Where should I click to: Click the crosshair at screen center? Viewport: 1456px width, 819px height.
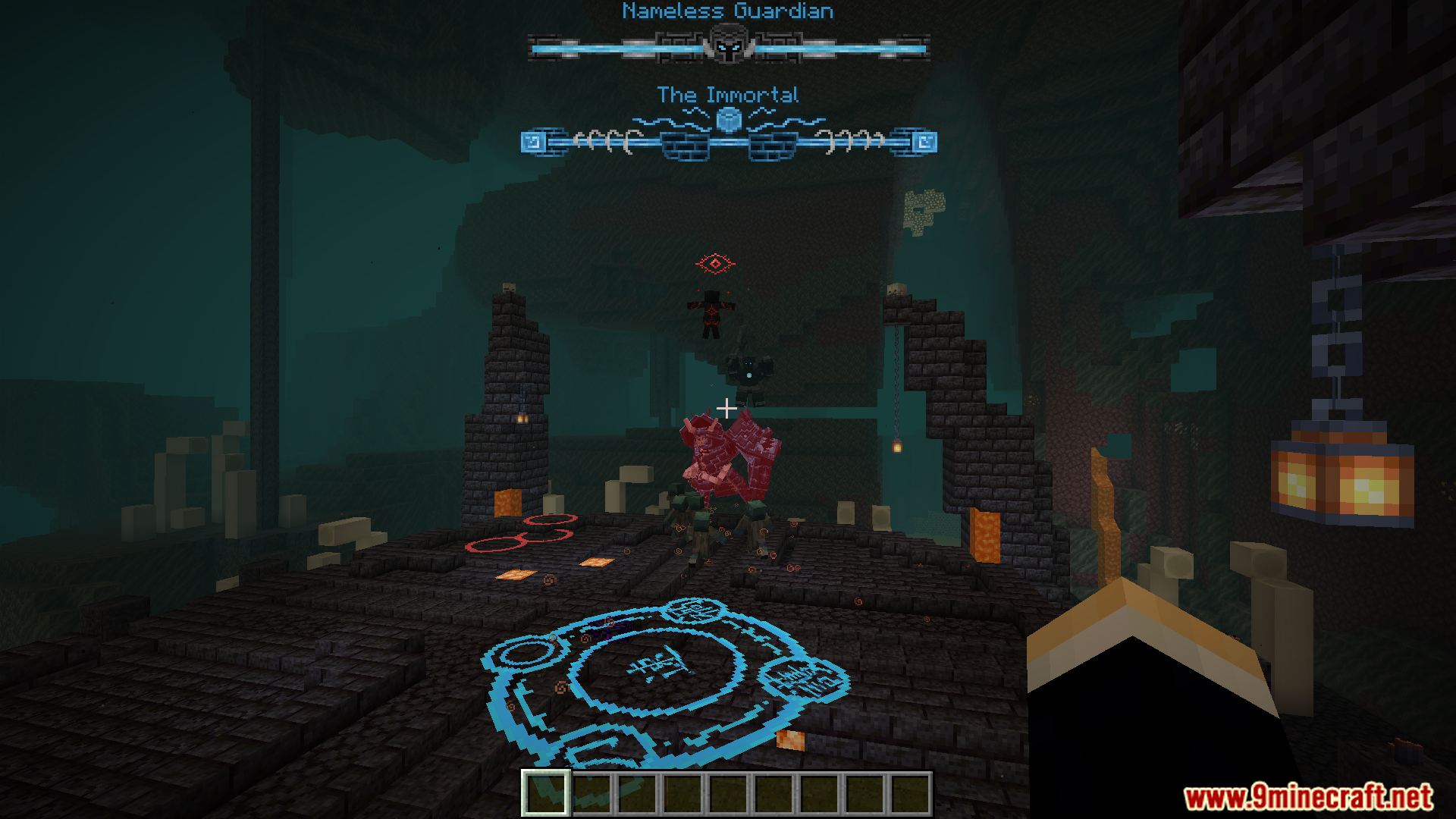tap(726, 408)
